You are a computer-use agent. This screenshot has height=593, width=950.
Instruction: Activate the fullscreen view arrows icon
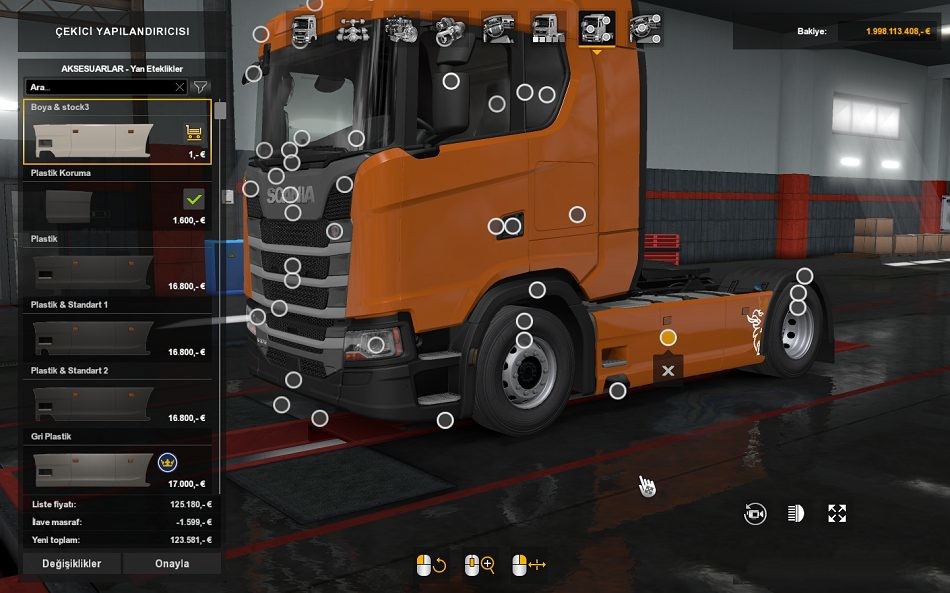(837, 514)
